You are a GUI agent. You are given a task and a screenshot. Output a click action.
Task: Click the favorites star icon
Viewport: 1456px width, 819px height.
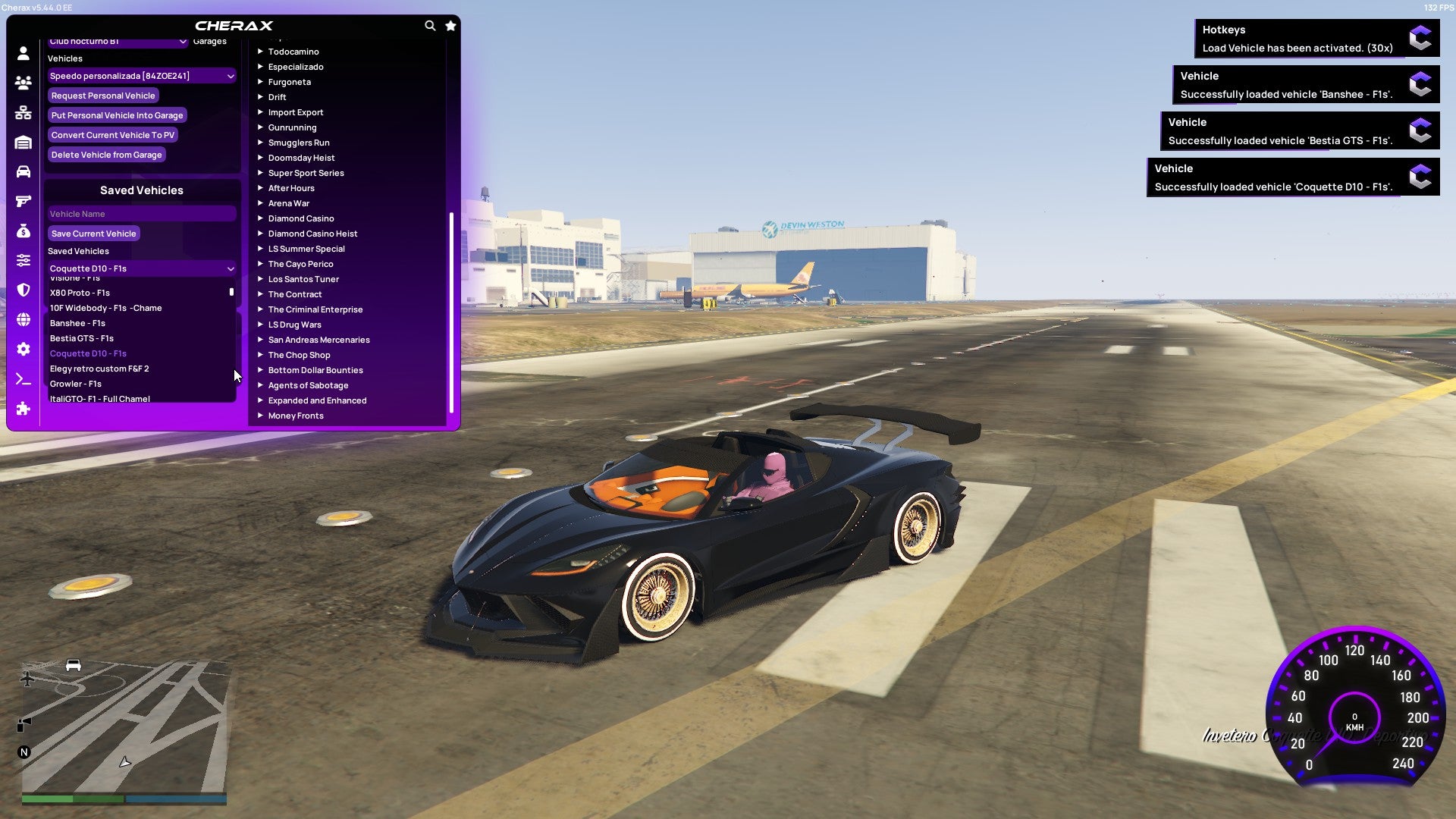pyautogui.click(x=450, y=25)
